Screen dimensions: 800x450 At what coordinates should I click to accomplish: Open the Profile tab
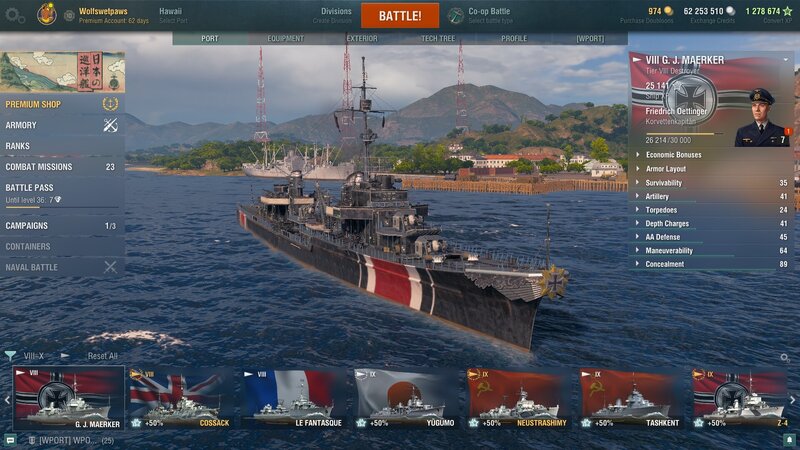[x=513, y=39]
